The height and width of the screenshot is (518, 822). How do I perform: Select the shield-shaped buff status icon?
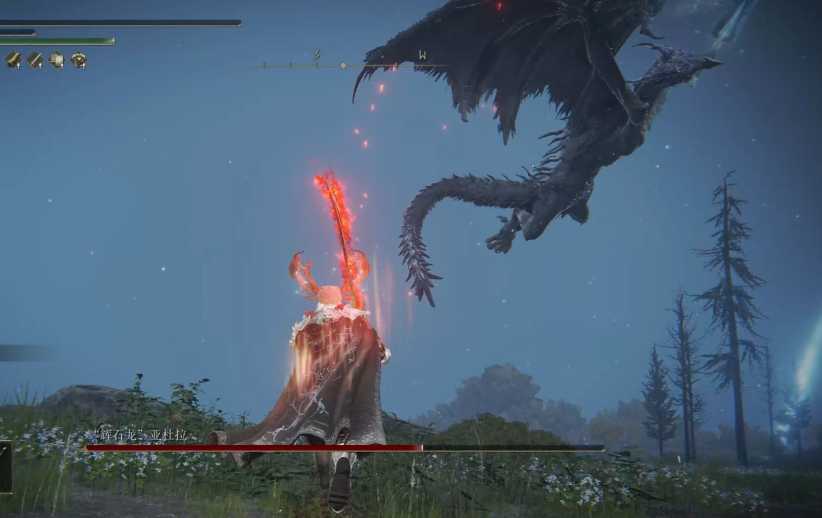point(57,60)
